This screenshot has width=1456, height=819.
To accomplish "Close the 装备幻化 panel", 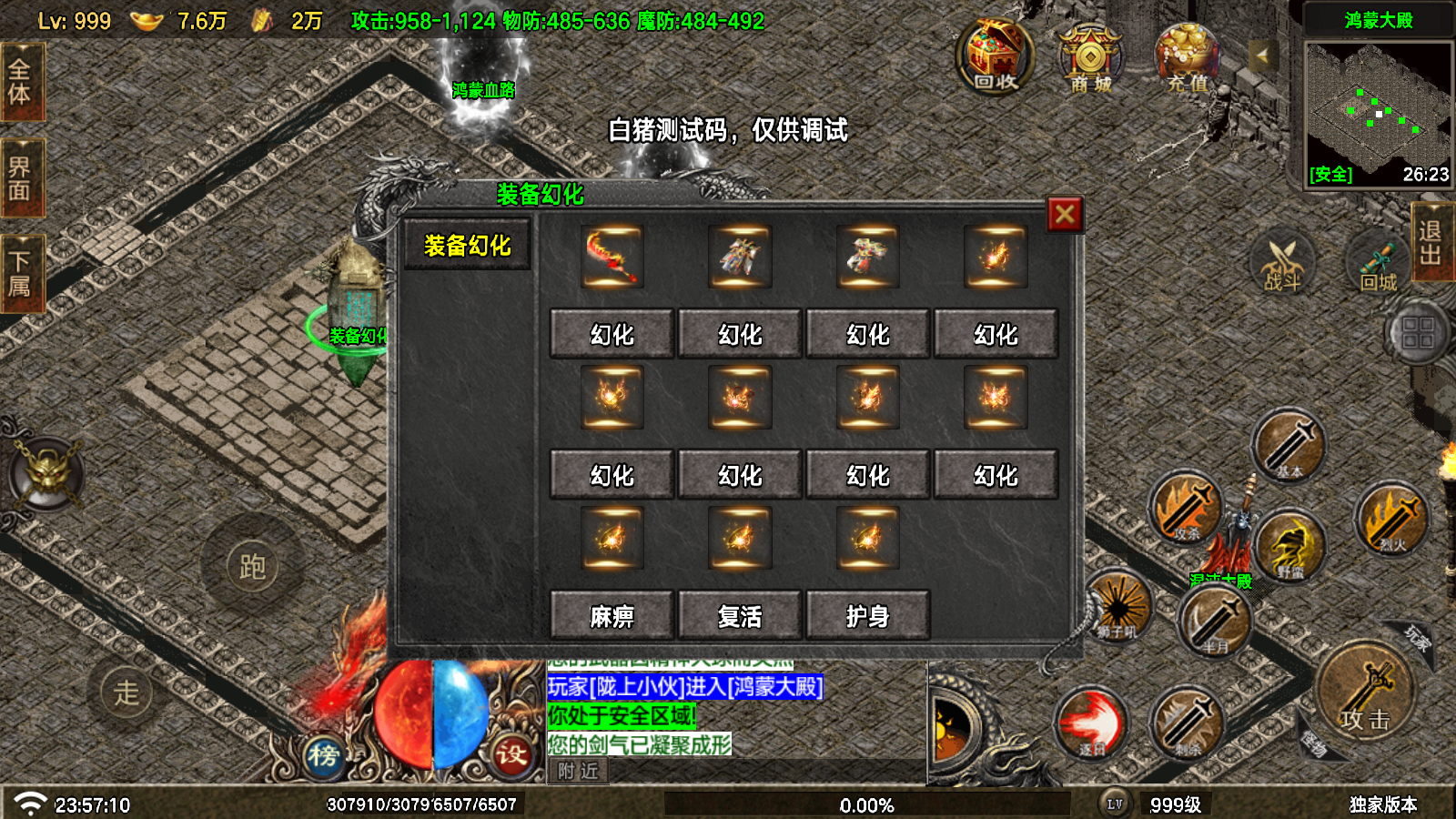I will point(1065,215).
